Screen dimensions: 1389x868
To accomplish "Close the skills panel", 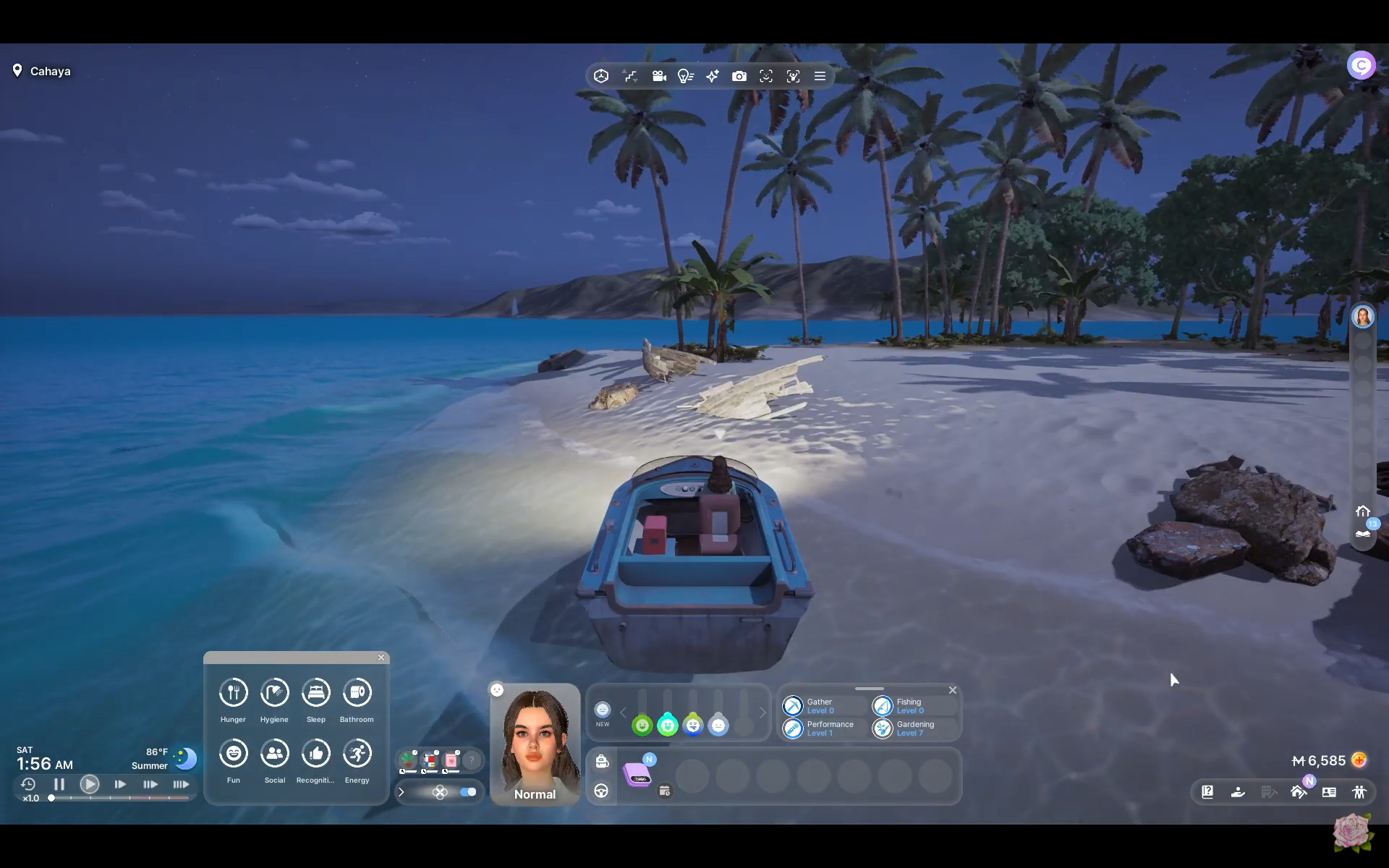I will pyautogui.click(x=953, y=690).
